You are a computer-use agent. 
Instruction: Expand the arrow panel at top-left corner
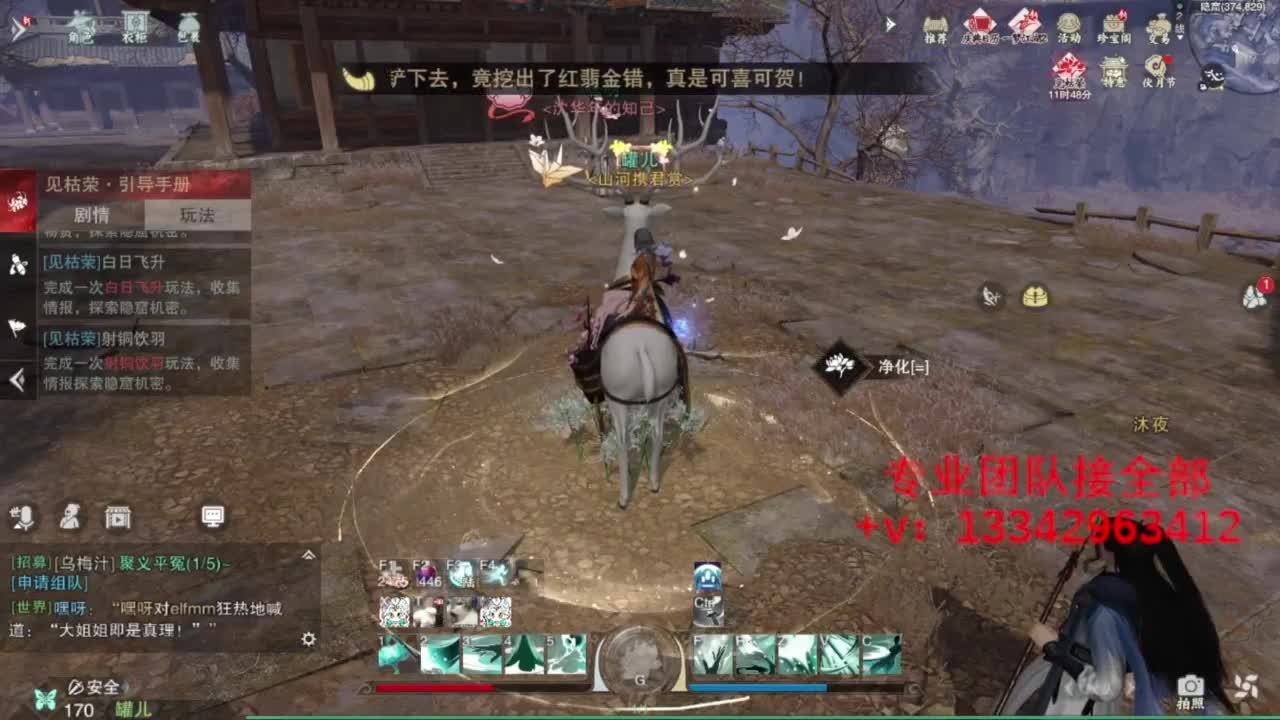click(18, 27)
